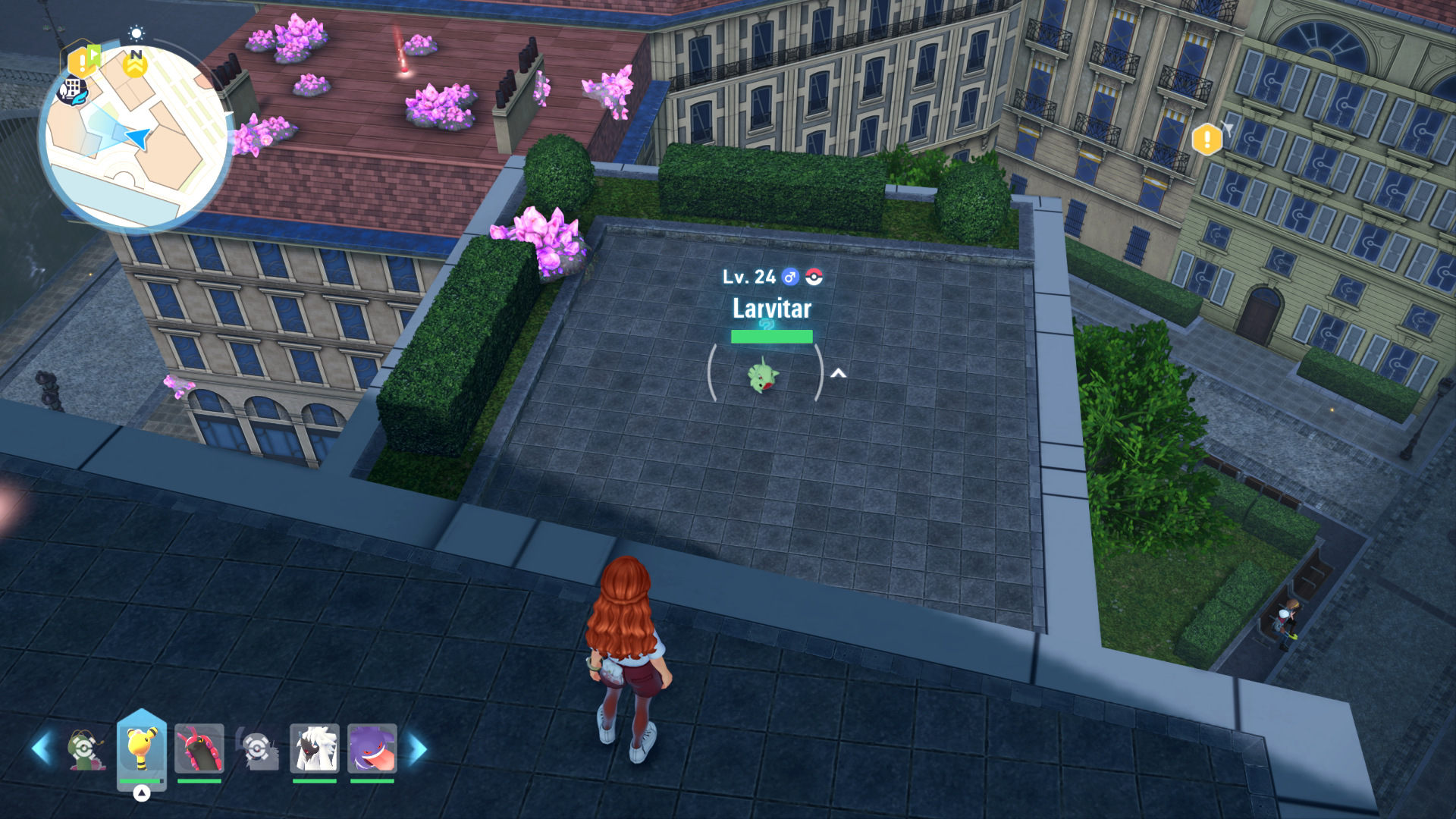The width and height of the screenshot is (1456, 819).
Task: Cycle party right with the blue arrow
Action: point(418,748)
